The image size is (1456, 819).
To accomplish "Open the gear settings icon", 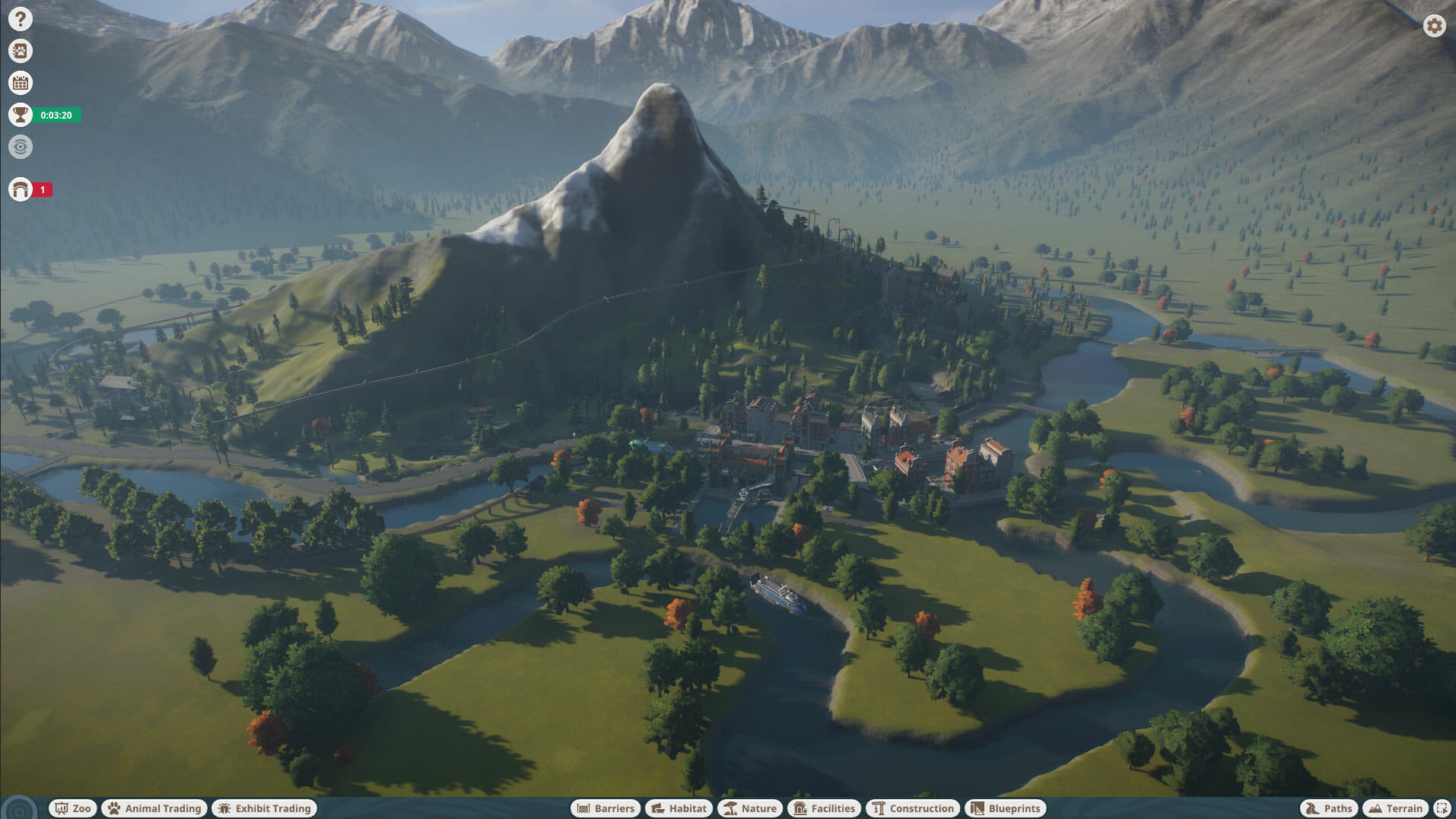I will (1434, 26).
